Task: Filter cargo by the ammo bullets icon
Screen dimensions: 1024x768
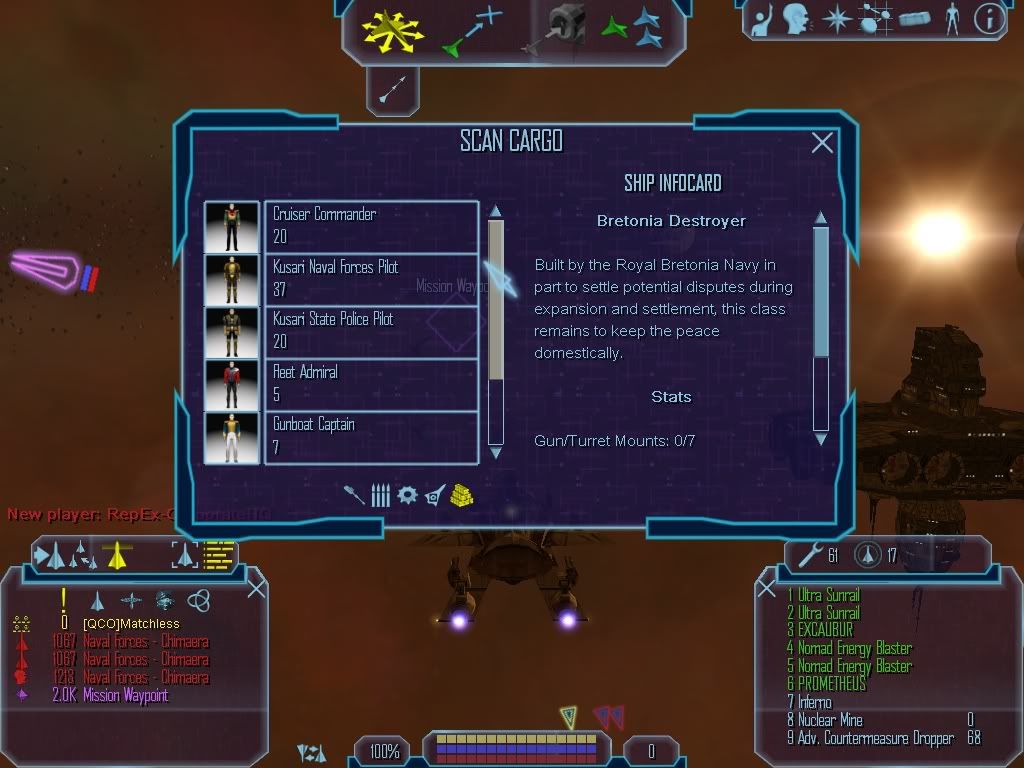Action: 380,495
